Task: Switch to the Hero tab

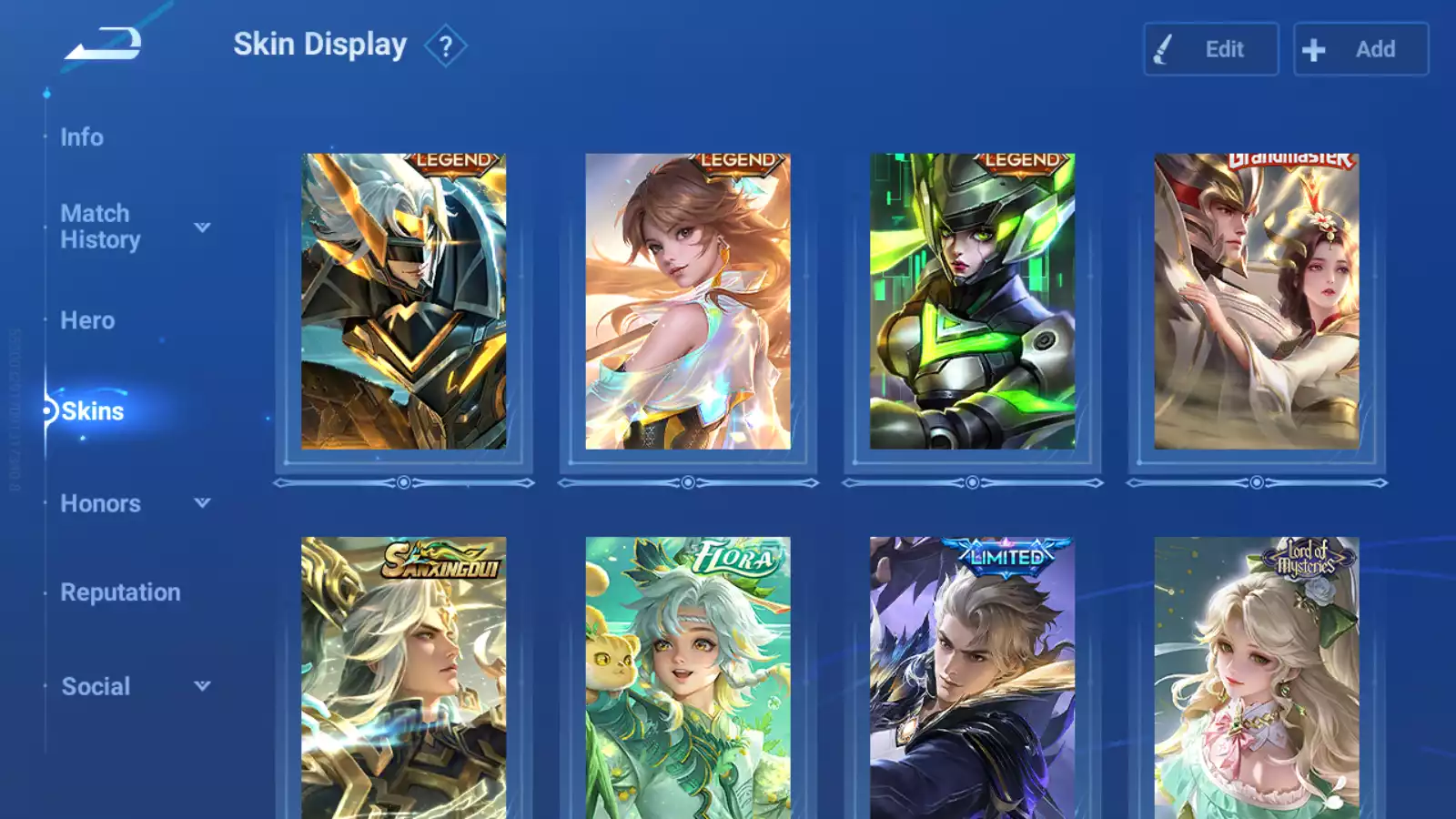Action: tap(87, 320)
